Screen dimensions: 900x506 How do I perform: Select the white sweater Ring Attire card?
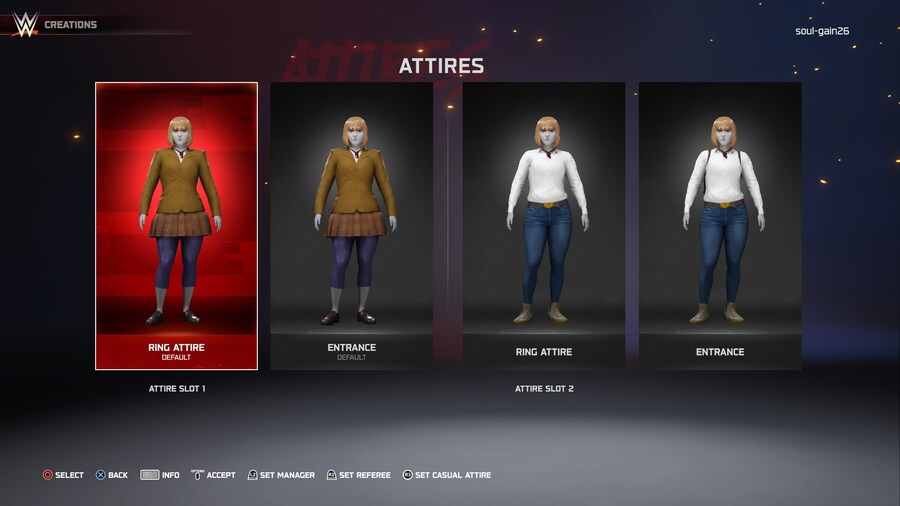pyautogui.click(x=543, y=226)
